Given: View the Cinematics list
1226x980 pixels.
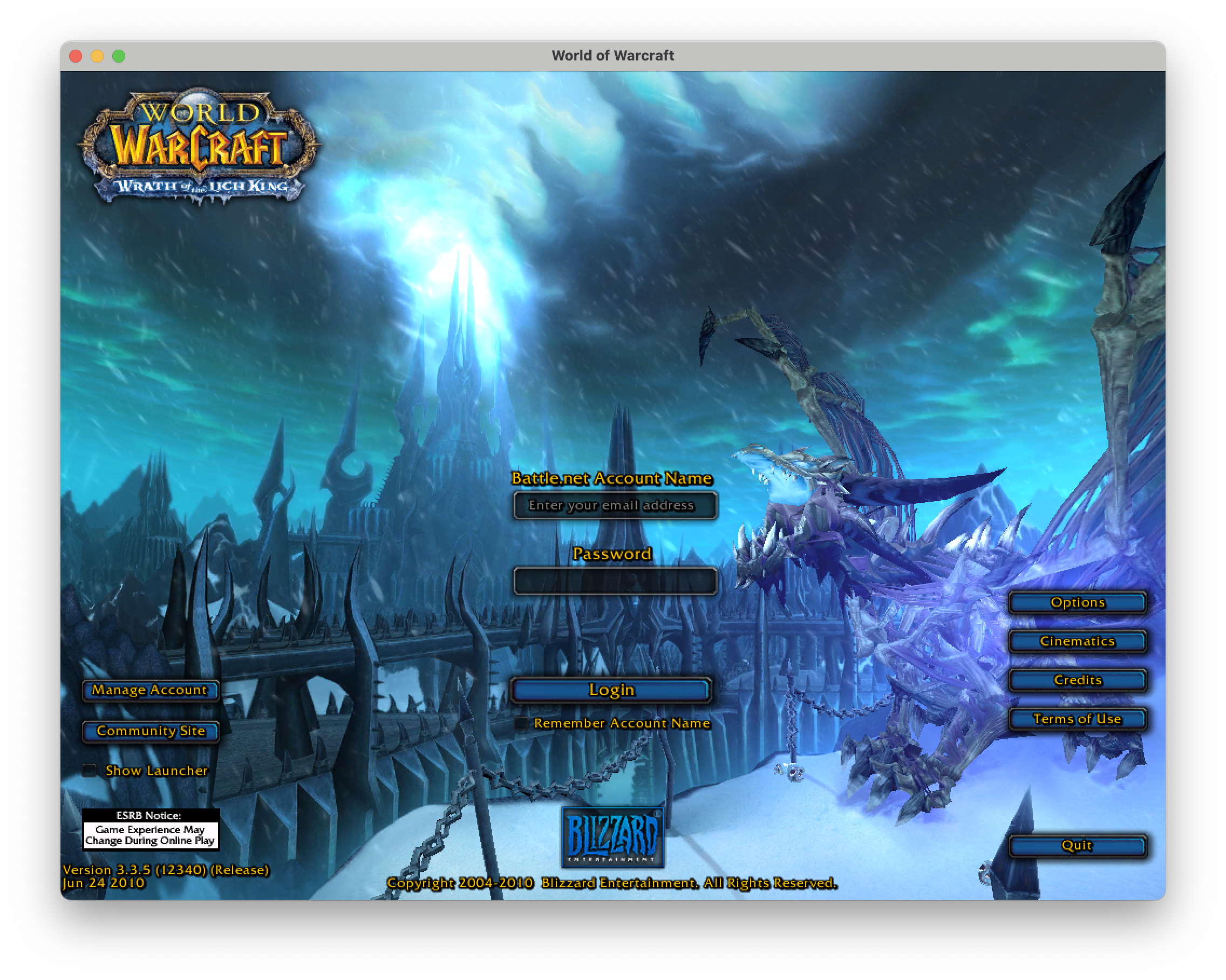Looking at the screenshot, I should (x=1077, y=641).
